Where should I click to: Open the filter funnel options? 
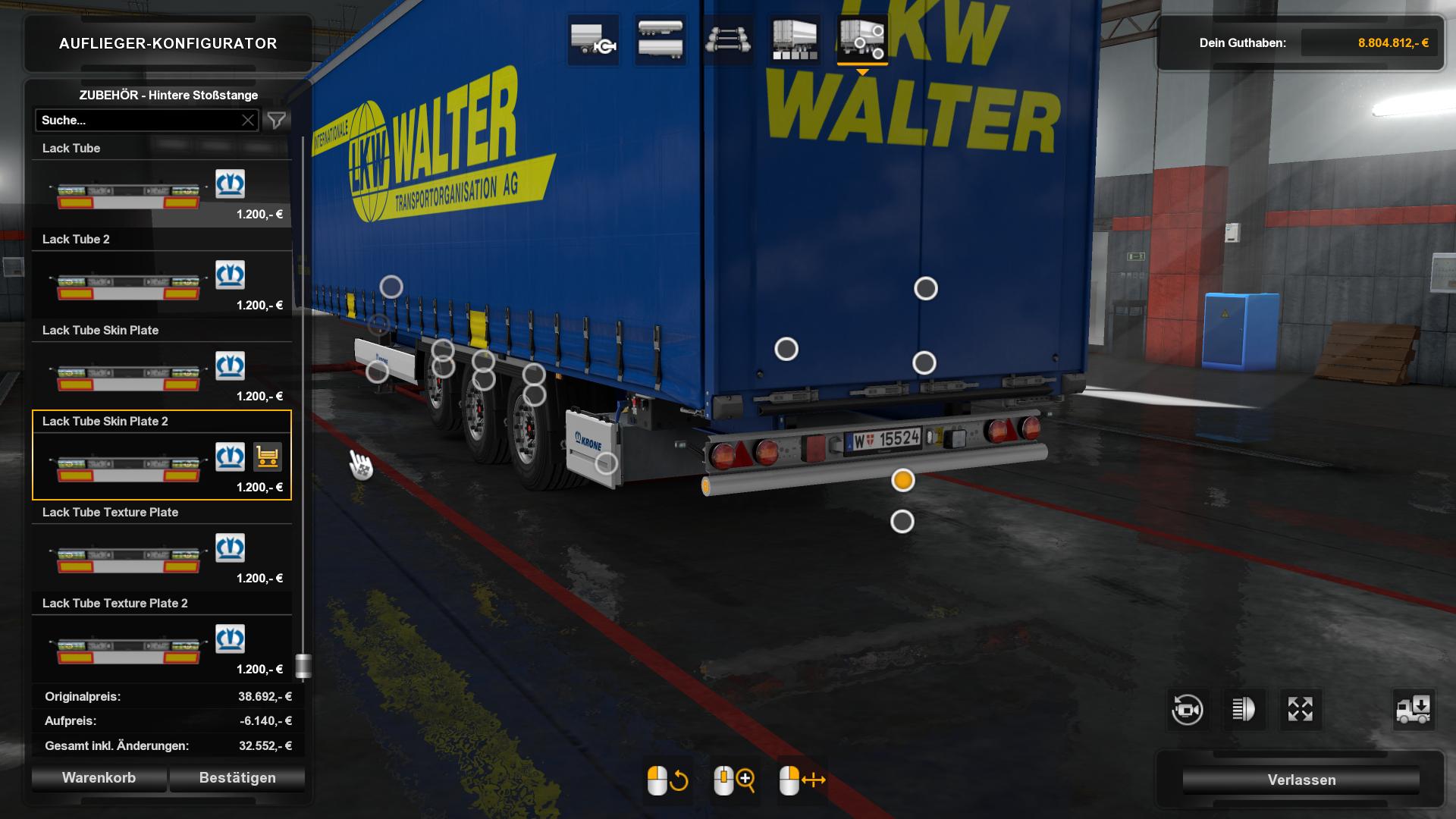pyautogui.click(x=277, y=121)
